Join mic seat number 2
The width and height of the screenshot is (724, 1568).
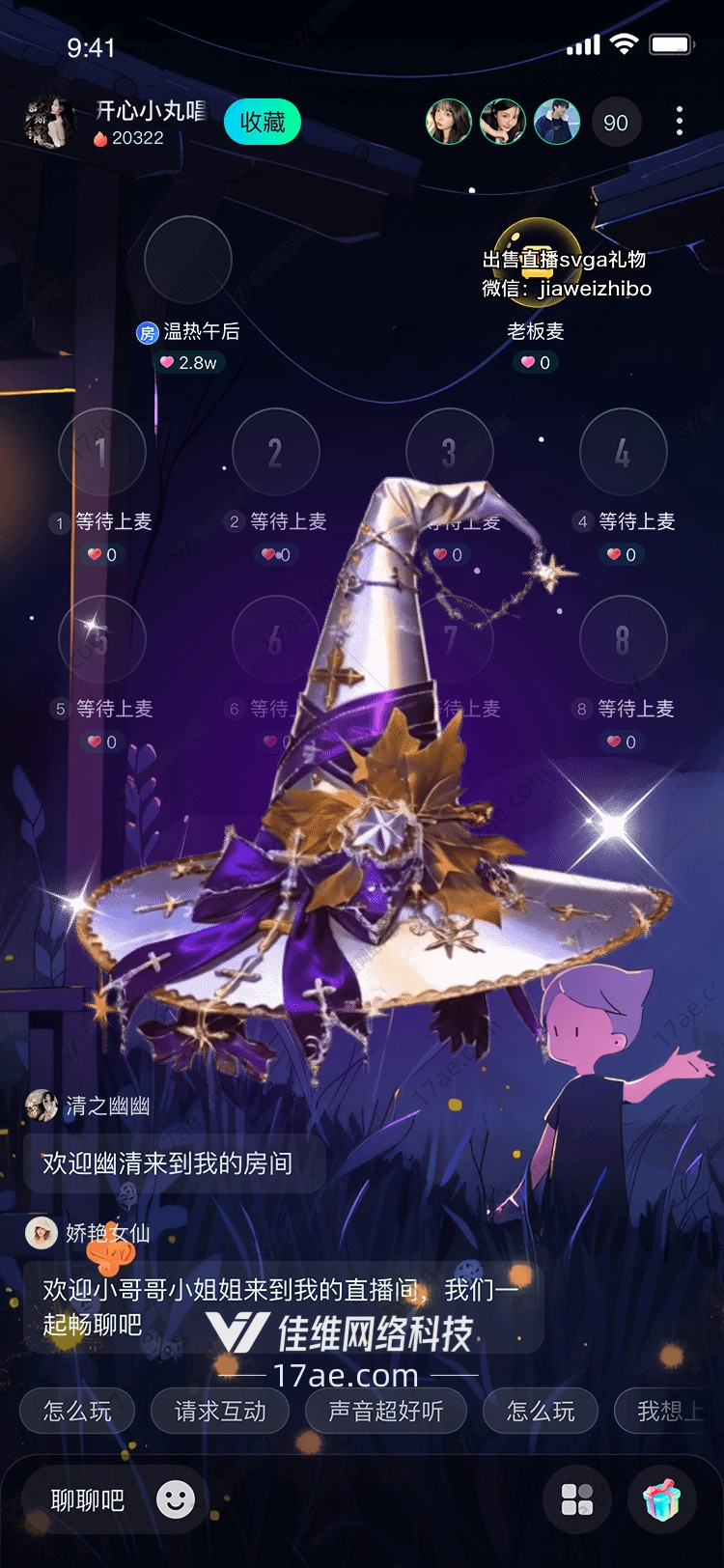coord(275,452)
